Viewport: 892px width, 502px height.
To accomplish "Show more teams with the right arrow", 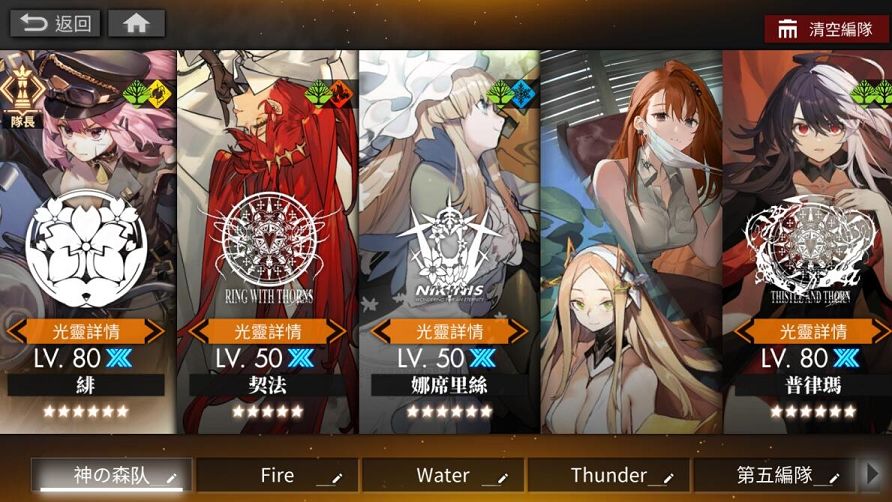I will coord(872,474).
